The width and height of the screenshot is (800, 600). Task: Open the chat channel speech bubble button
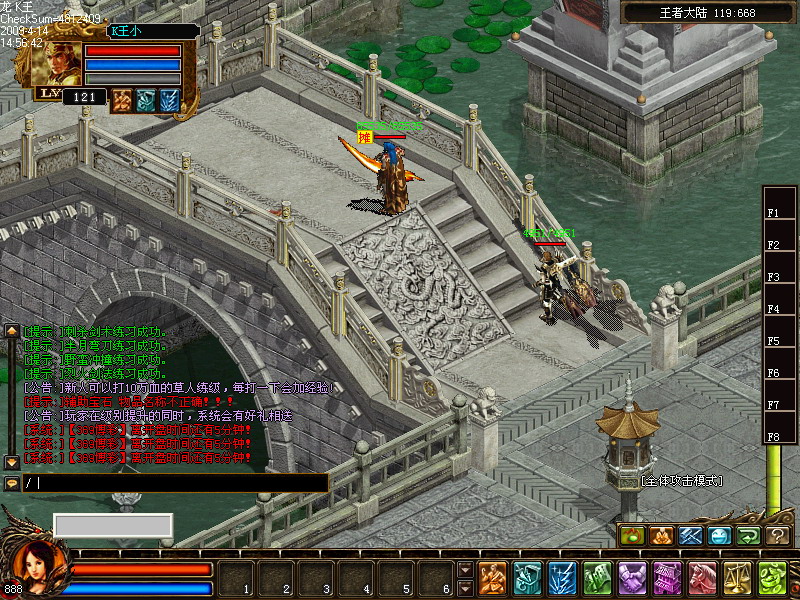pyautogui.click(x=12, y=483)
